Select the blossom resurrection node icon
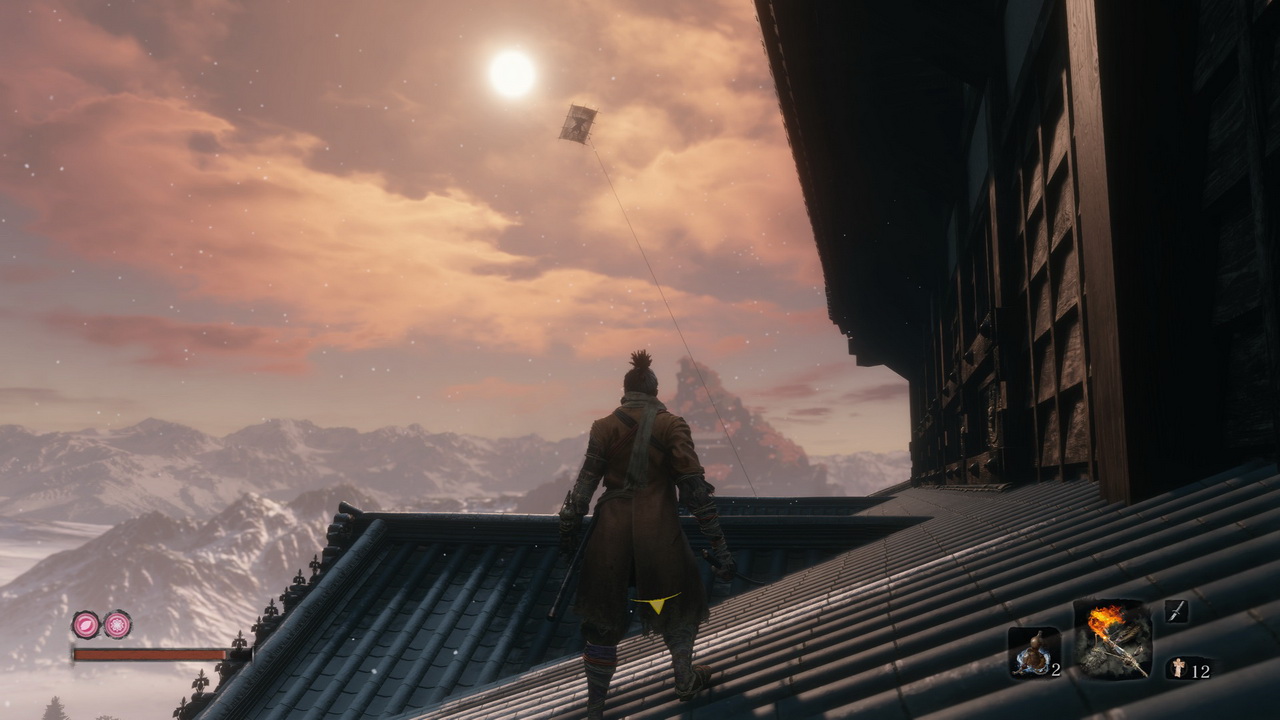Viewport: 1280px width, 720px height. [x=117, y=625]
